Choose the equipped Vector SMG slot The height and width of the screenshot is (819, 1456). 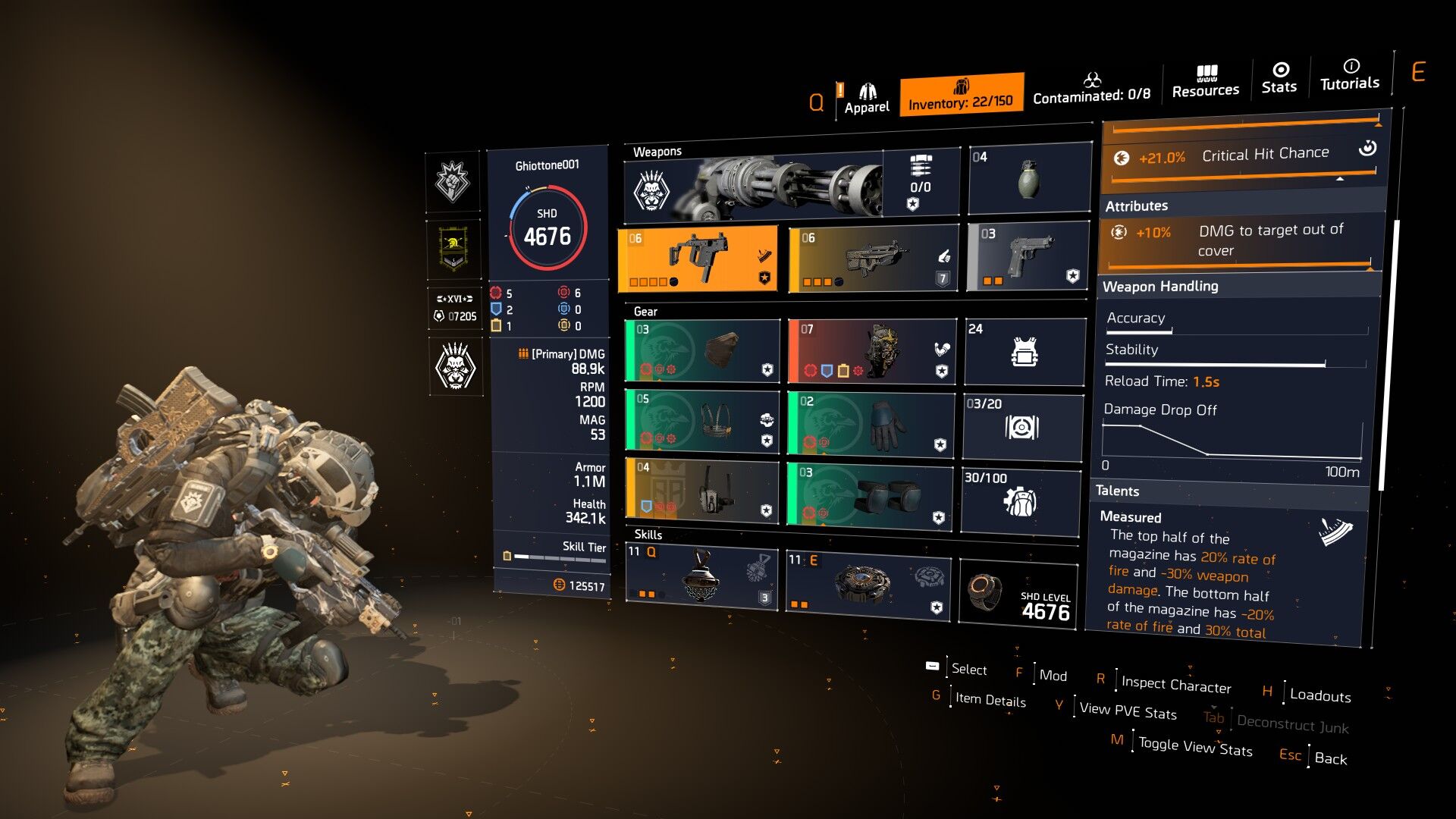click(698, 259)
